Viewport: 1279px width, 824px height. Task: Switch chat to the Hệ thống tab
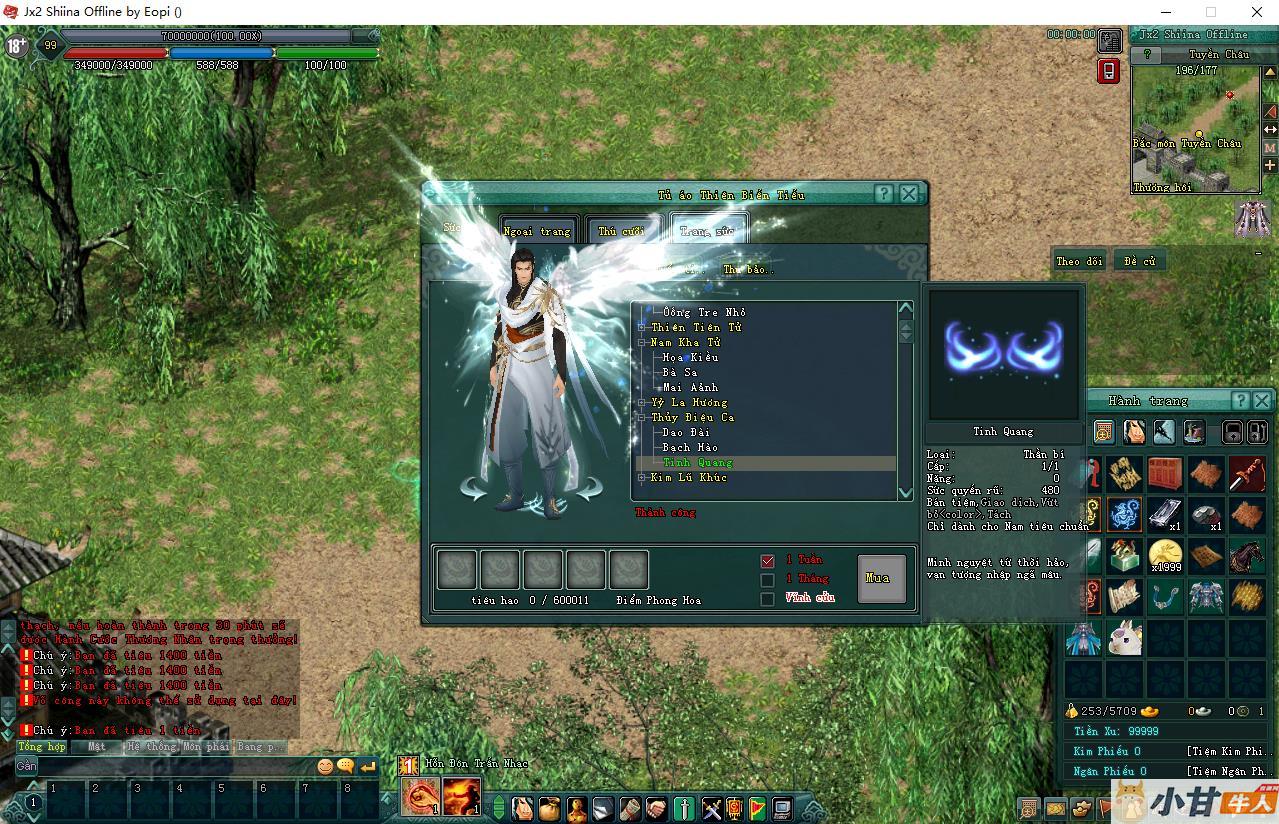pyautogui.click(x=151, y=746)
